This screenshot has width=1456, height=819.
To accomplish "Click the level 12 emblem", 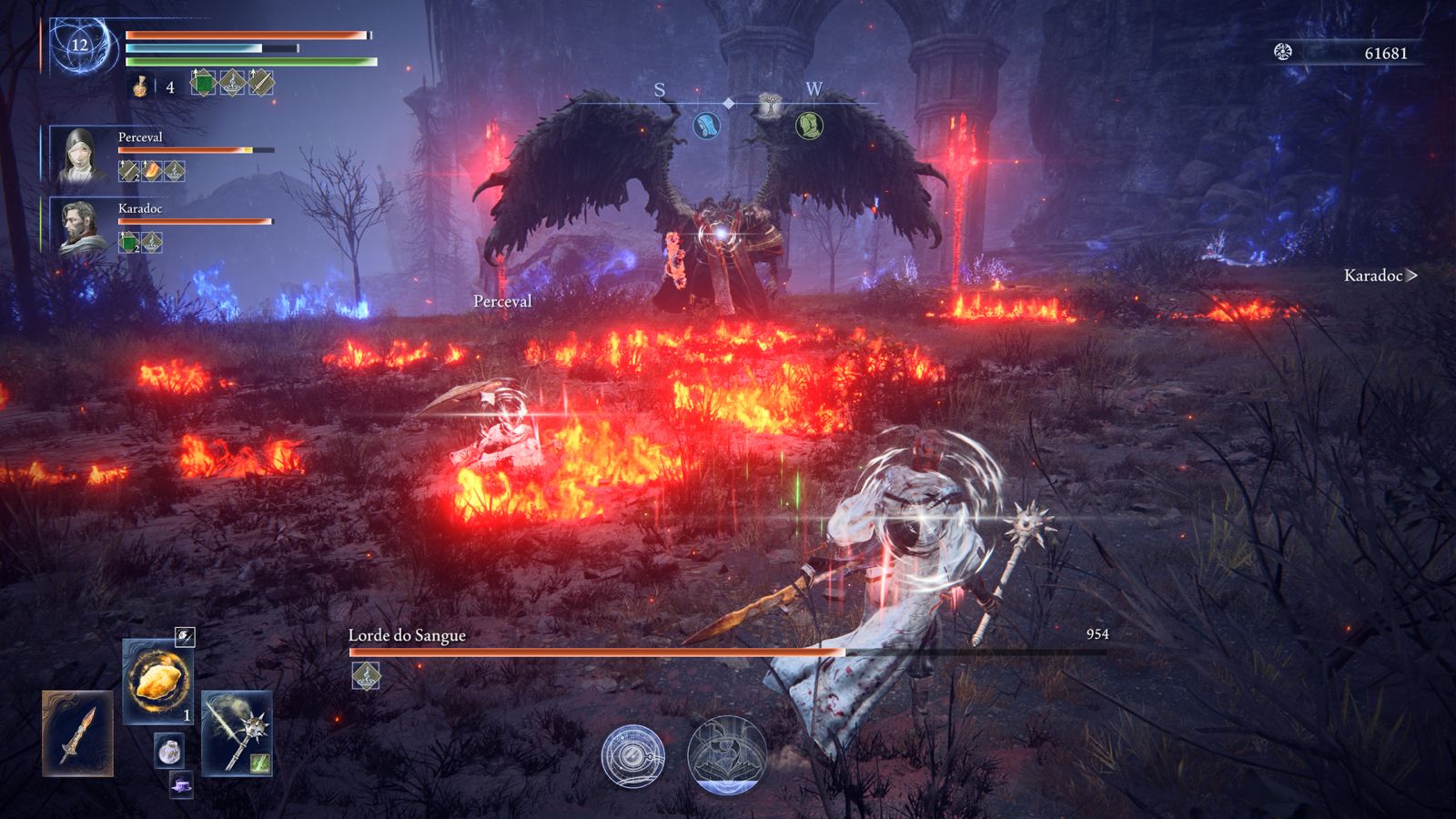I will tap(80, 45).
